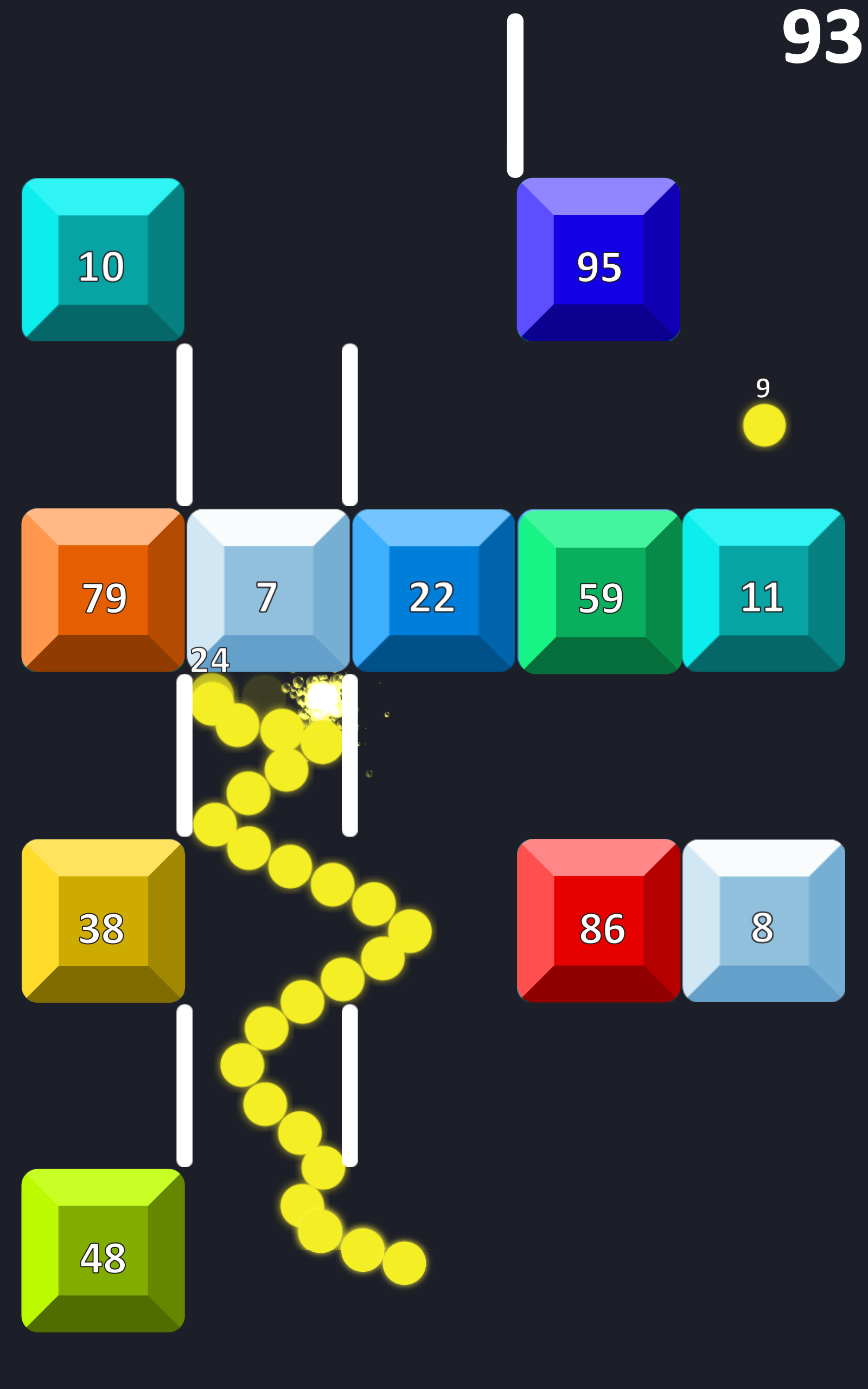Collect the yellow ball marked 9
Viewport: 868px width, 1389px height.
(x=764, y=425)
